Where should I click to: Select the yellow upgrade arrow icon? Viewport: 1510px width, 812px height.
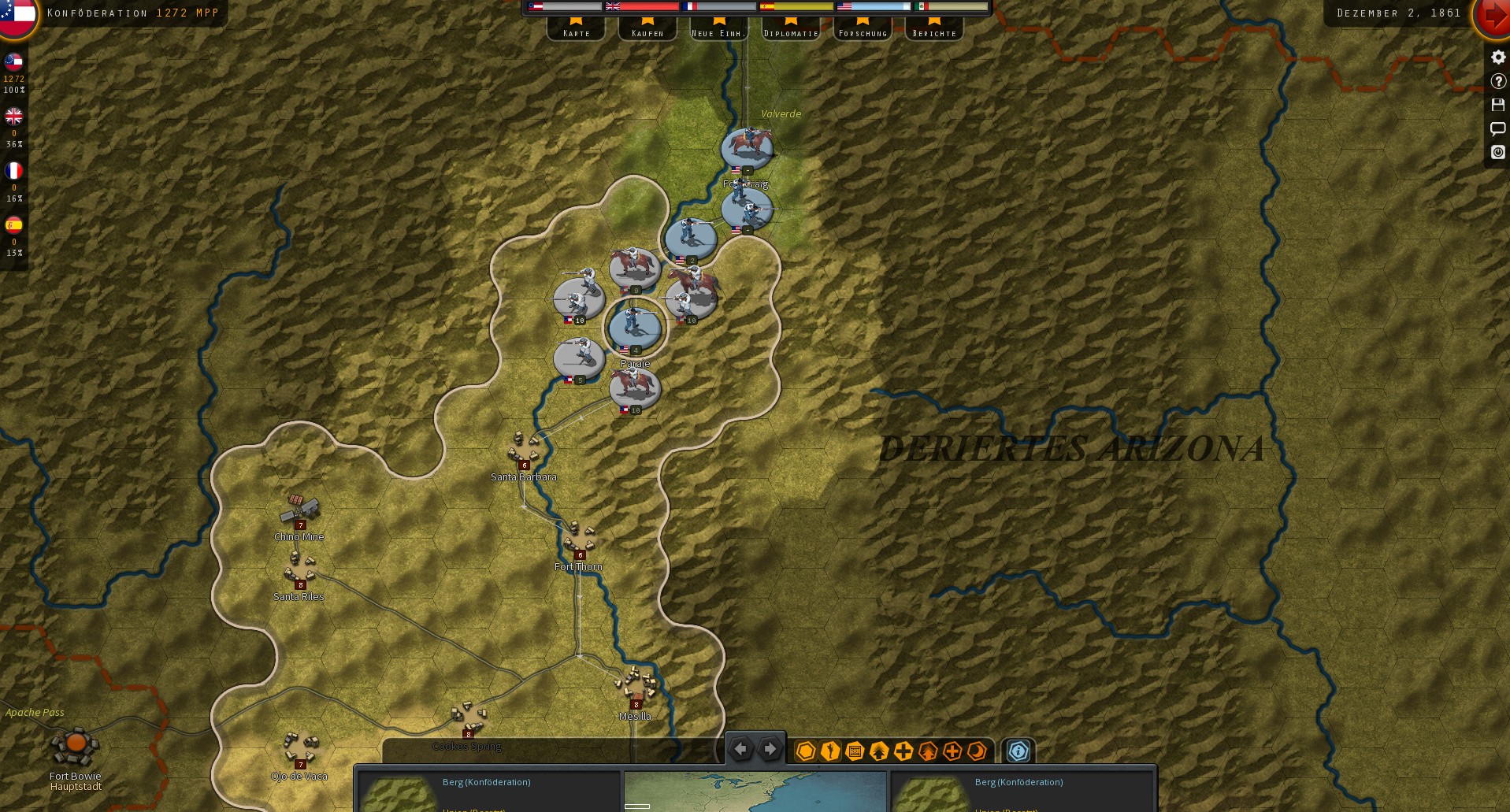877,752
